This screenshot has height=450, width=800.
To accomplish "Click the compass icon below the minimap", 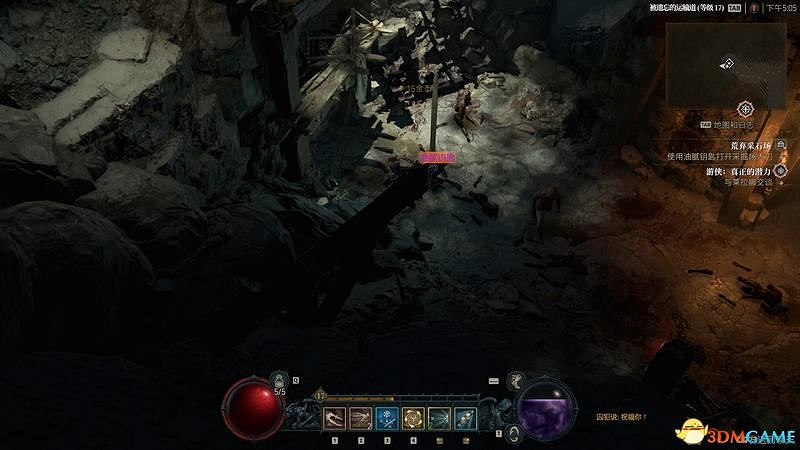I will tap(745, 108).
